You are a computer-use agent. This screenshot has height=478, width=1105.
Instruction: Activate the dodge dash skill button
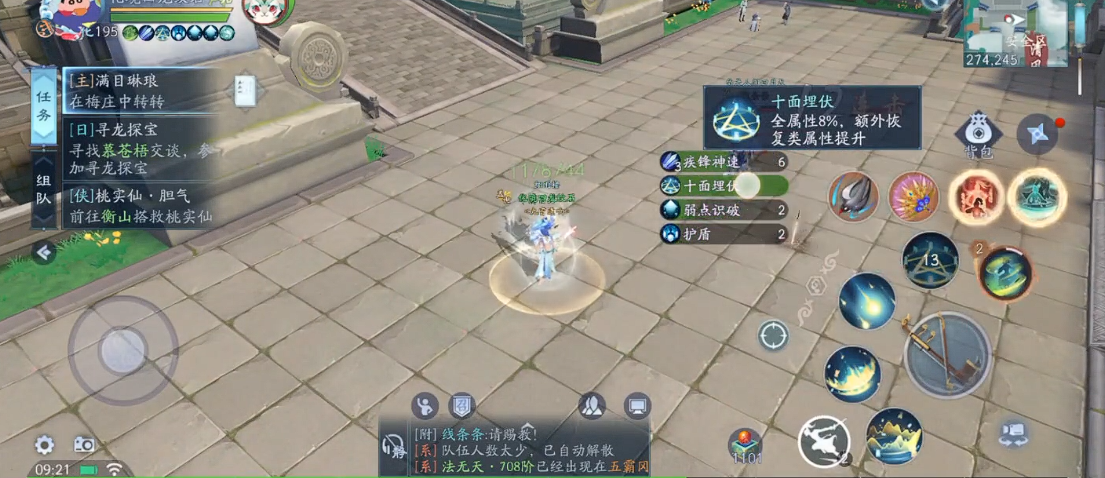pyautogui.click(x=823, y=441)
